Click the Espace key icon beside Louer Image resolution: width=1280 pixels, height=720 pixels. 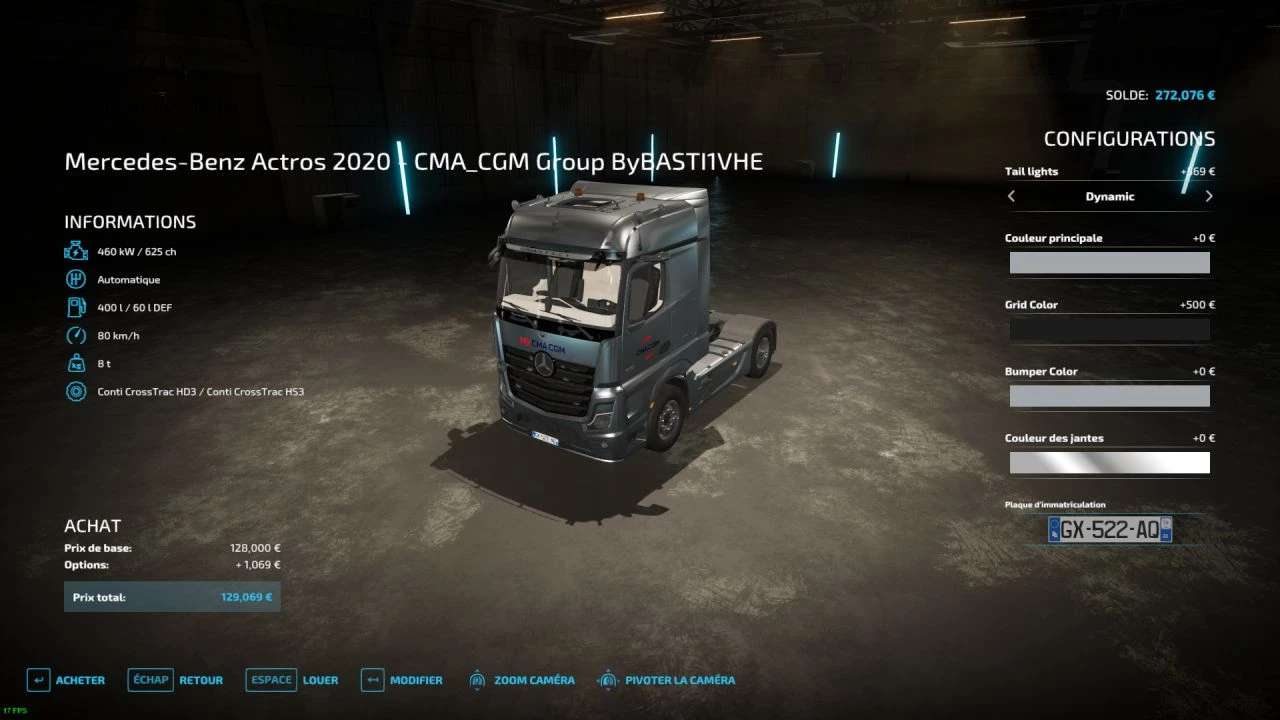270,679
